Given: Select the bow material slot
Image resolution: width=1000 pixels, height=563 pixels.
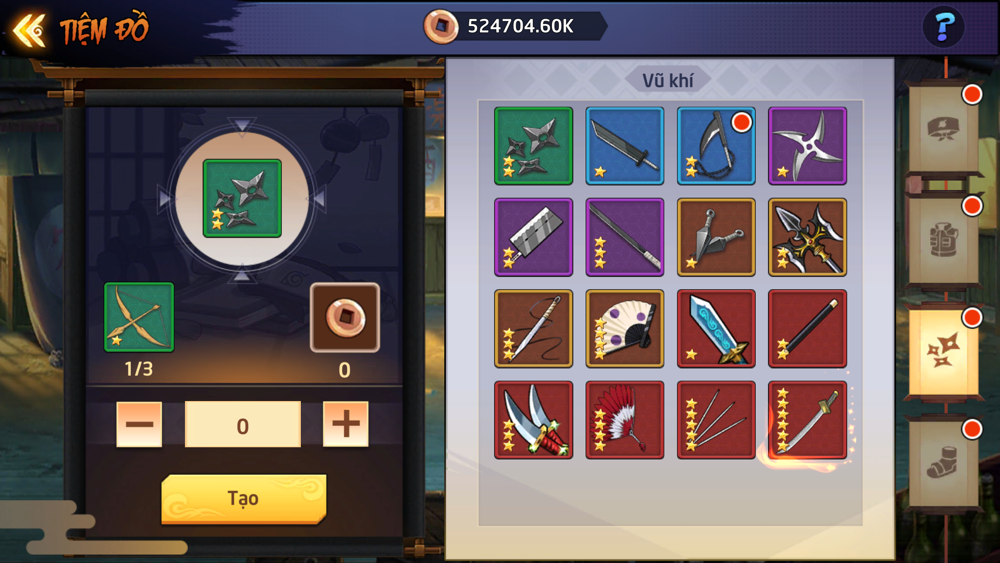Looking at the screenshot, I should point(139,317).
